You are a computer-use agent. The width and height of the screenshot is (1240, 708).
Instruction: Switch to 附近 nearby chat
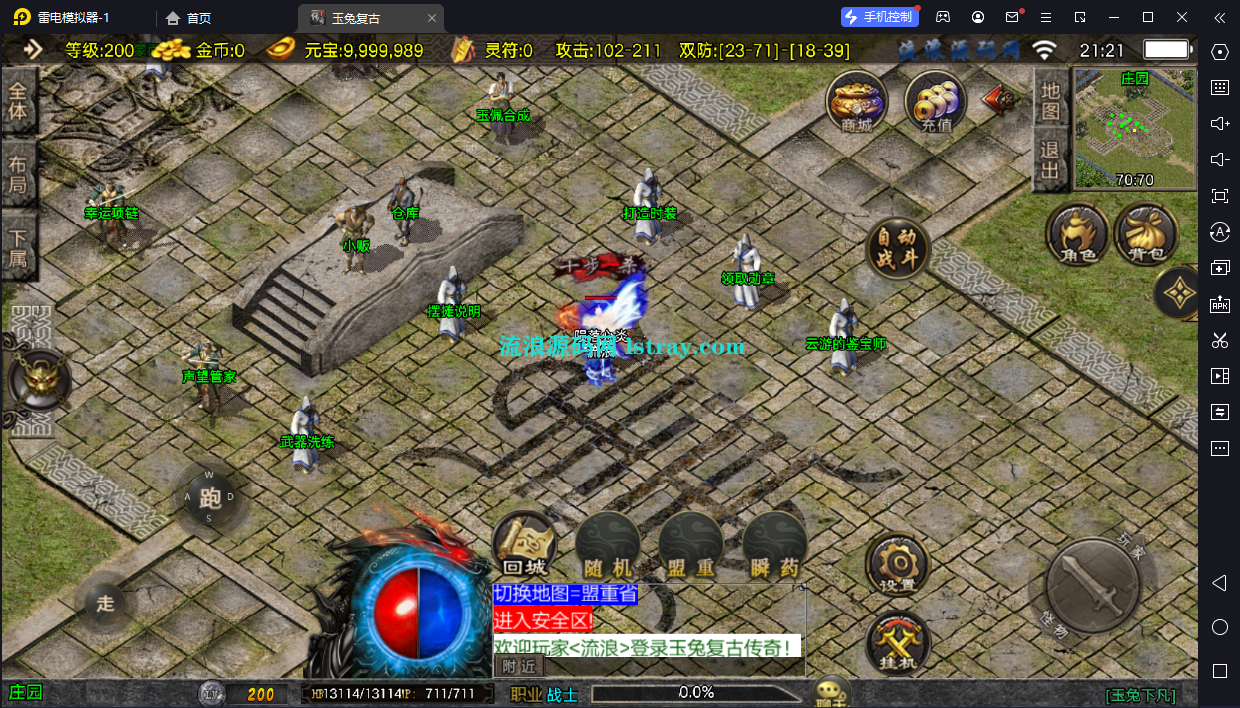(x=519, y=666)
